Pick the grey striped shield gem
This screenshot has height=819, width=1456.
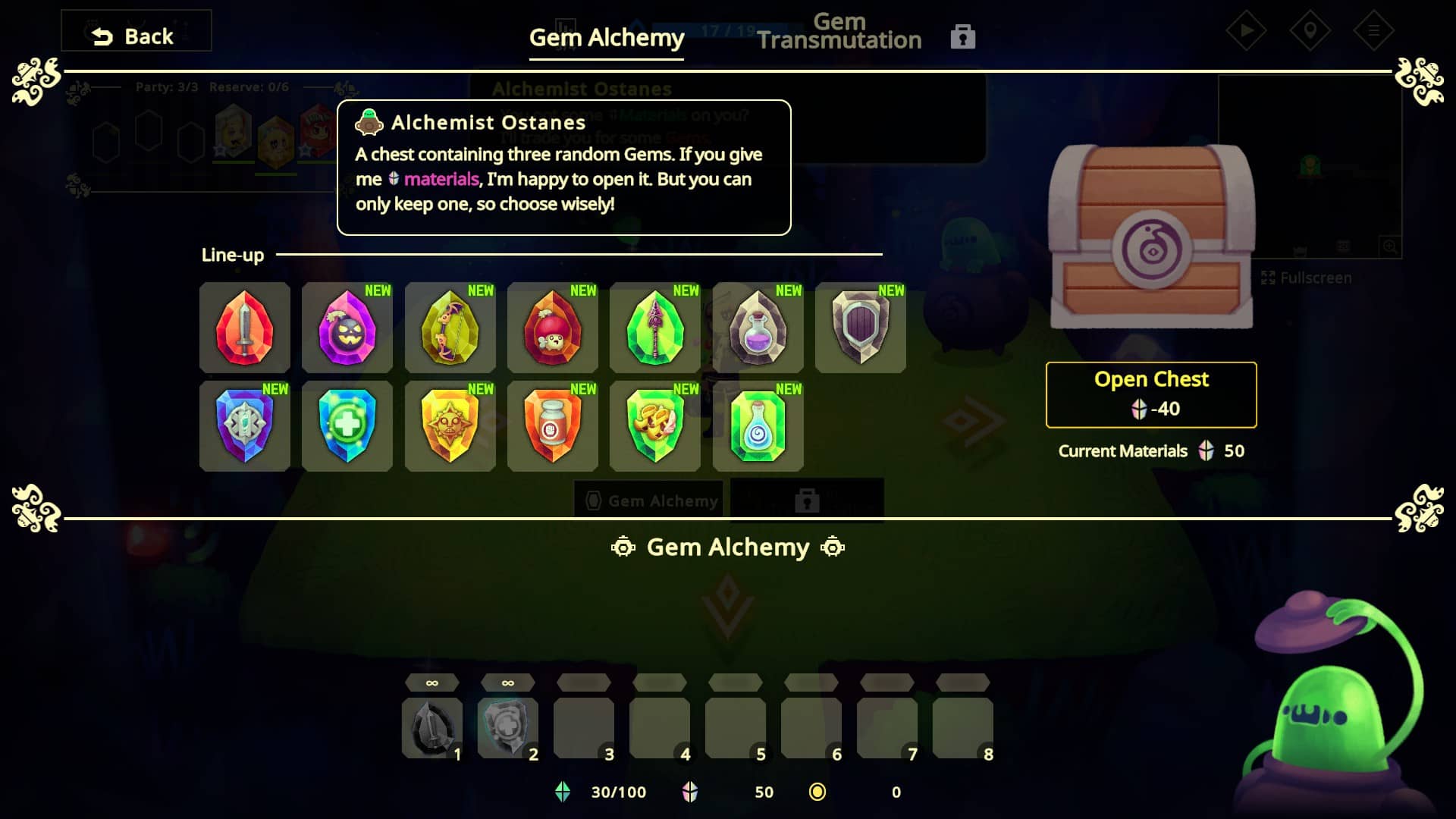click(860, 328)
